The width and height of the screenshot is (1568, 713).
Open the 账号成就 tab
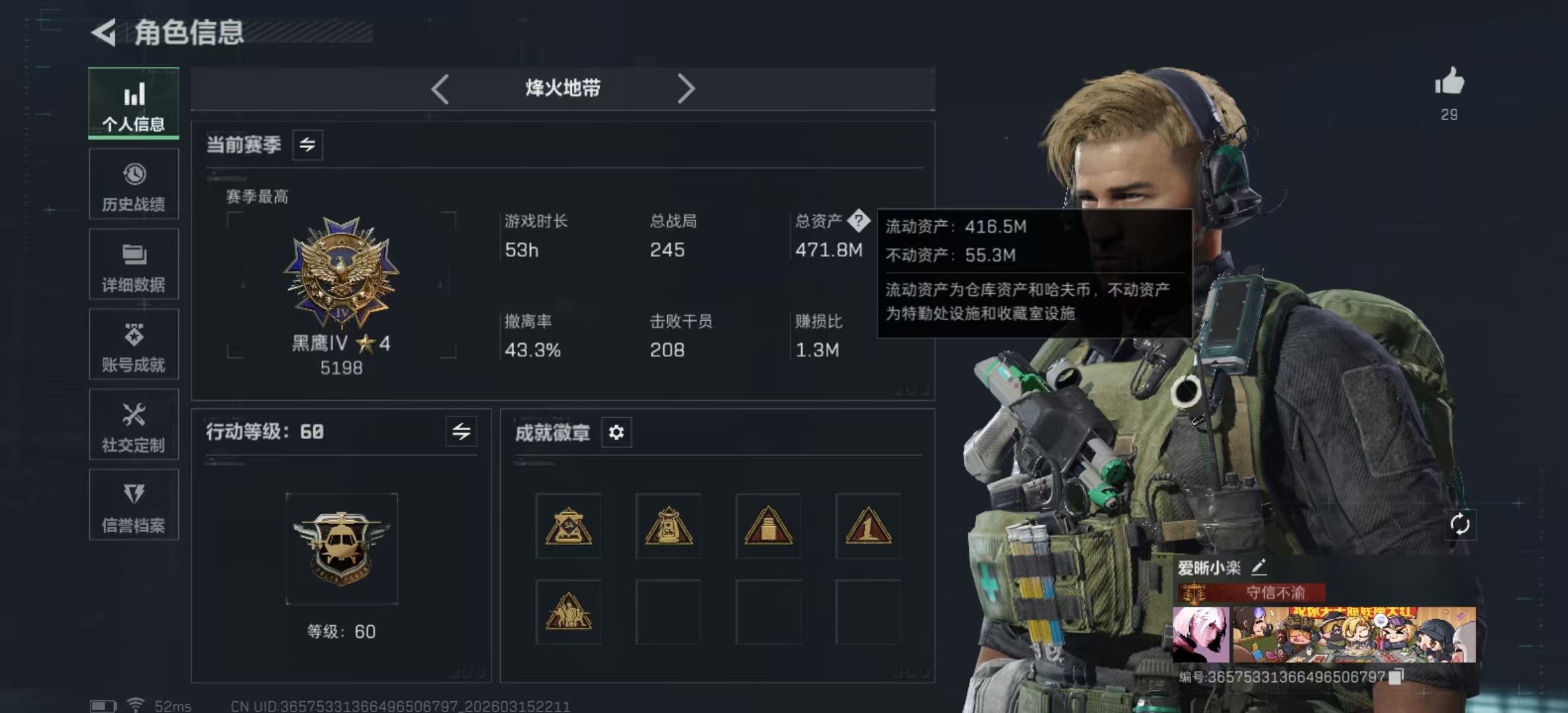click(134, 345)
